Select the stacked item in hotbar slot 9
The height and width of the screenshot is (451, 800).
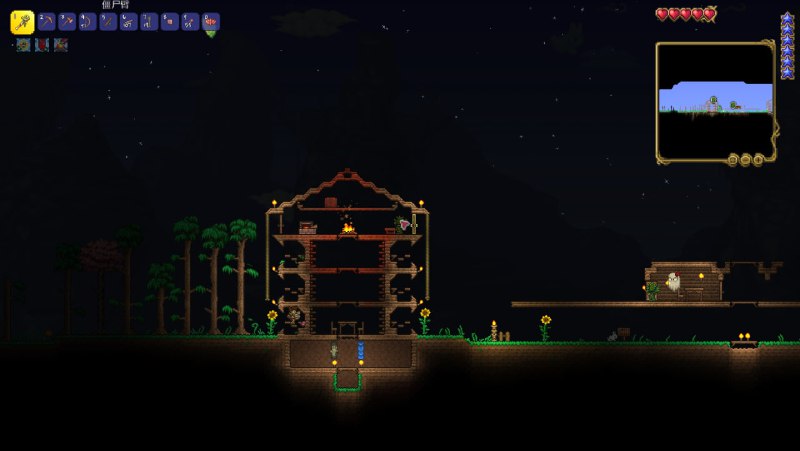coord(190,21)
